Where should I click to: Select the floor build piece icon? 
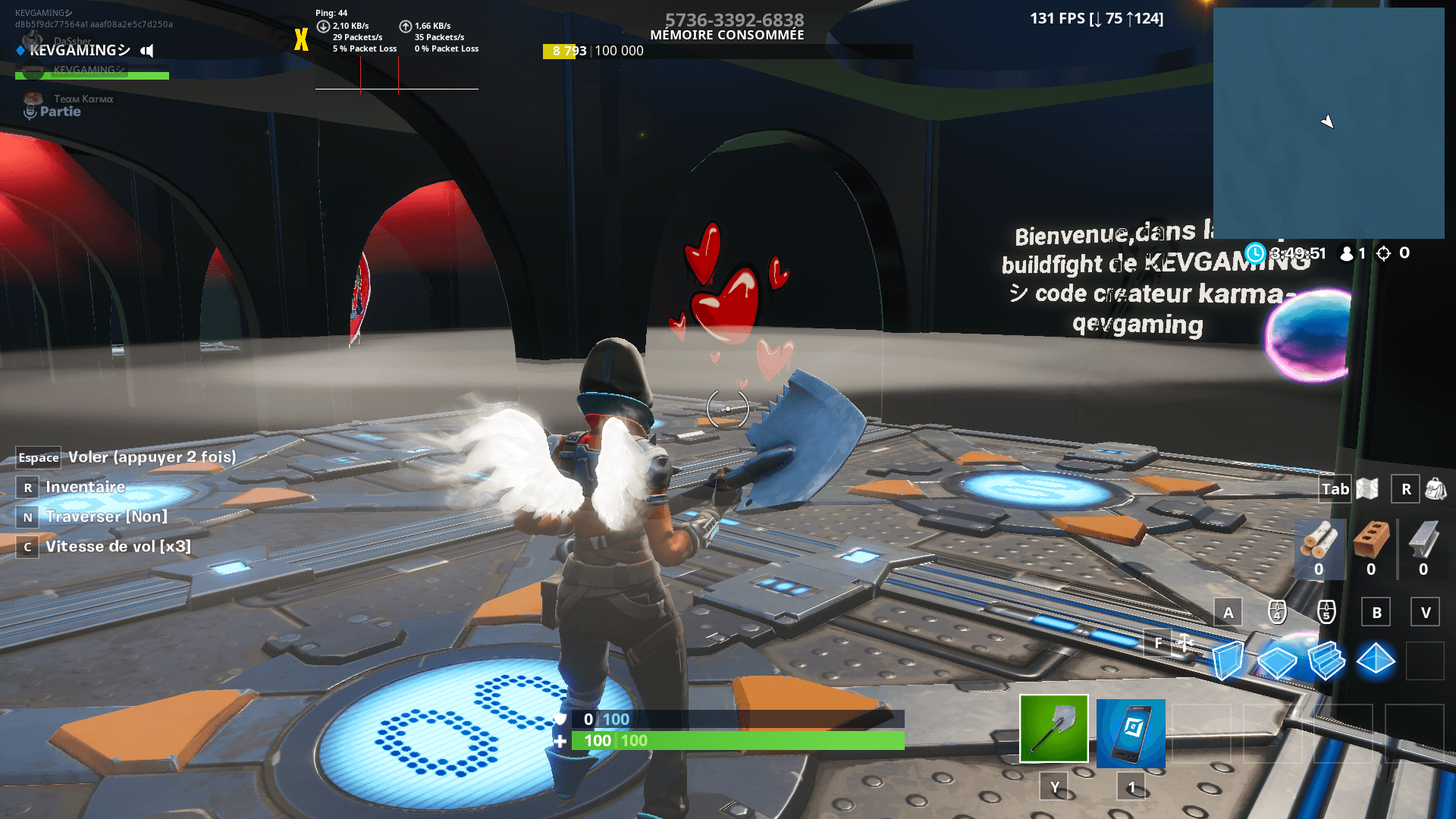(1277, 660)
